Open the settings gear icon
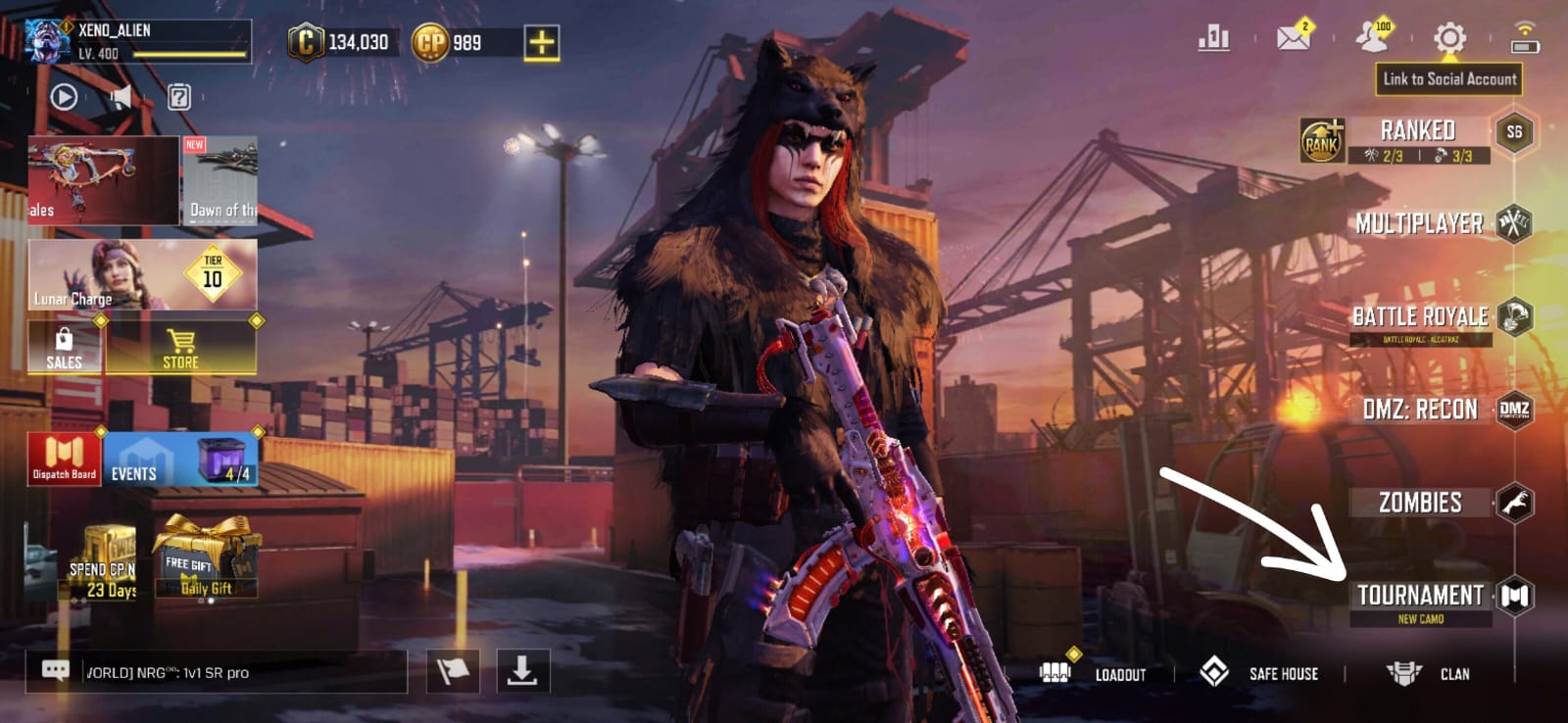This screenshot has width=1568, height=723. (x=1449, y=38)
